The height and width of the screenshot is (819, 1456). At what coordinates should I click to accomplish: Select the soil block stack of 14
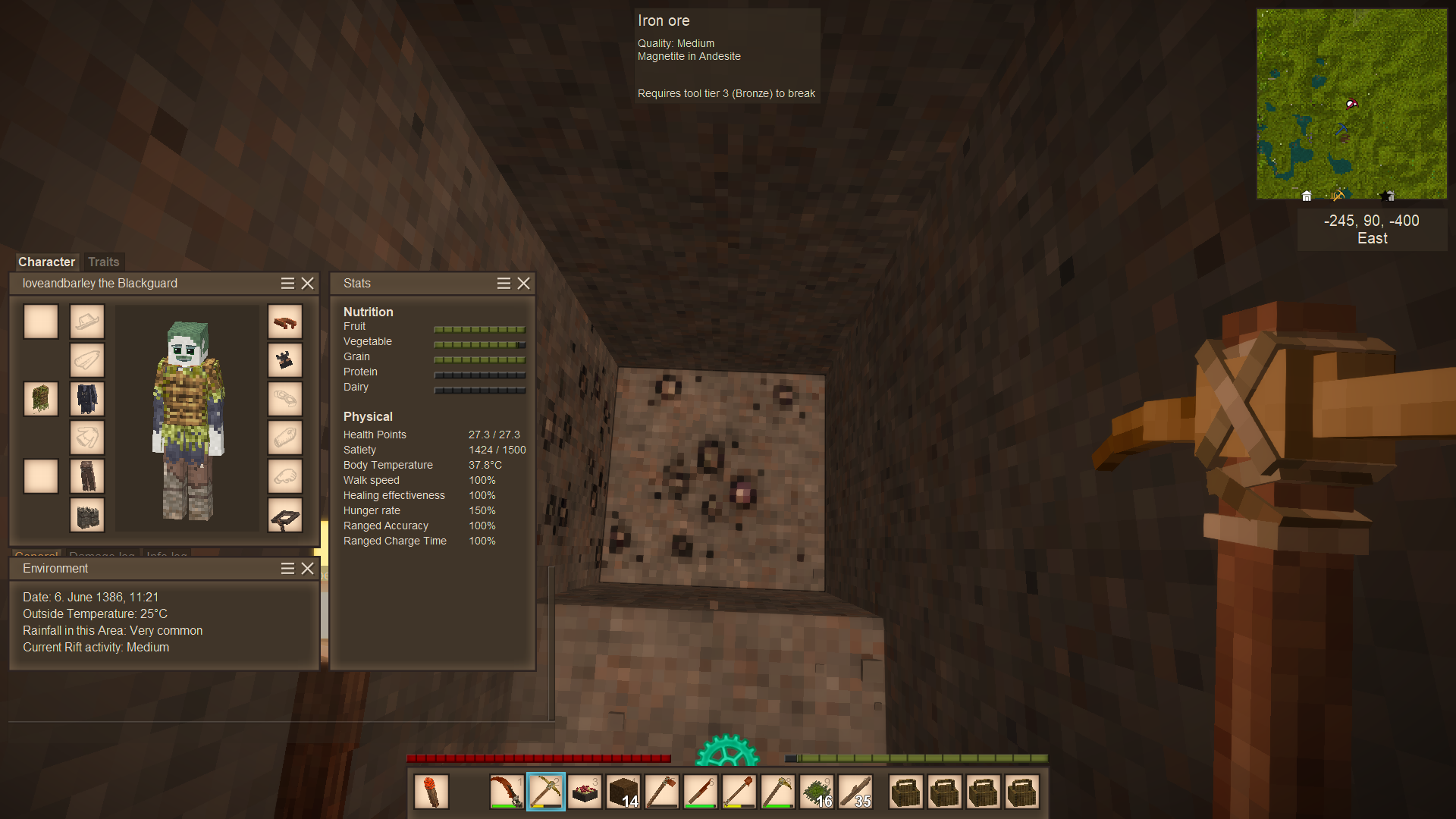[623, 792]
